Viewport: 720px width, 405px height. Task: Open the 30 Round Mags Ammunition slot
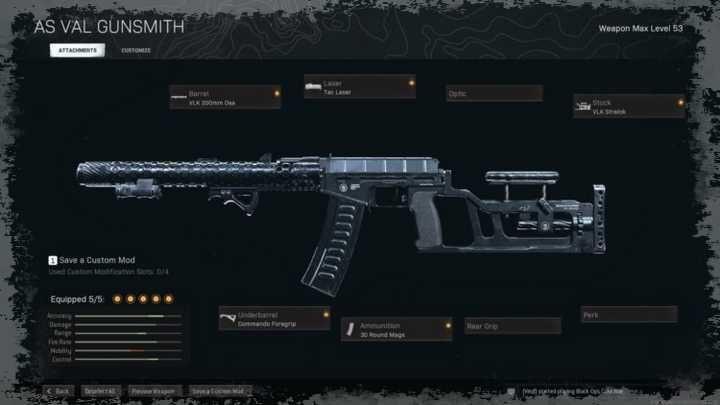pyautogui.click(x=396, y=329)
